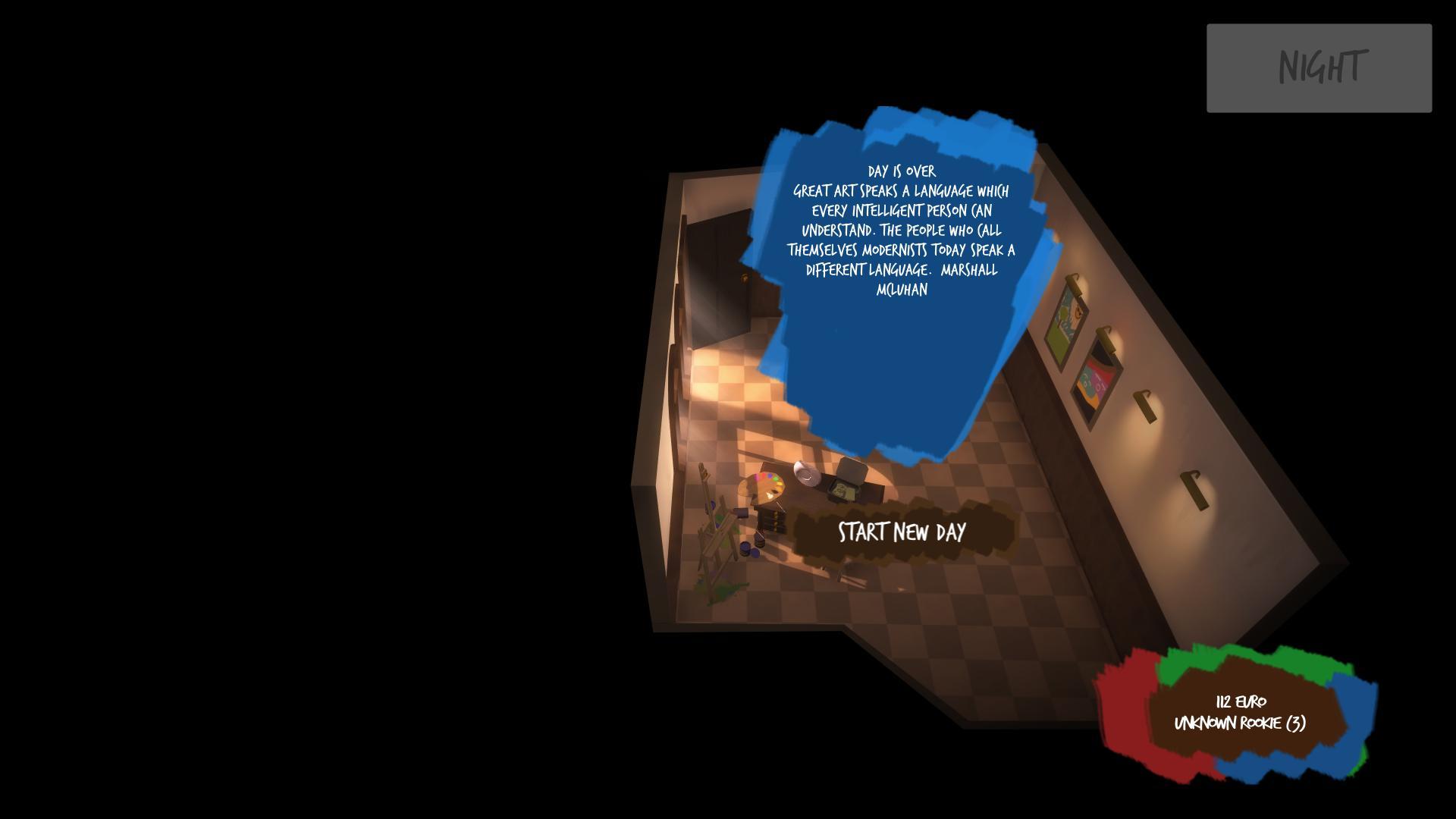1456x819 pixels.
Task: Pick up the blue paint bucket beside the easel
Action: pos(745,549)
